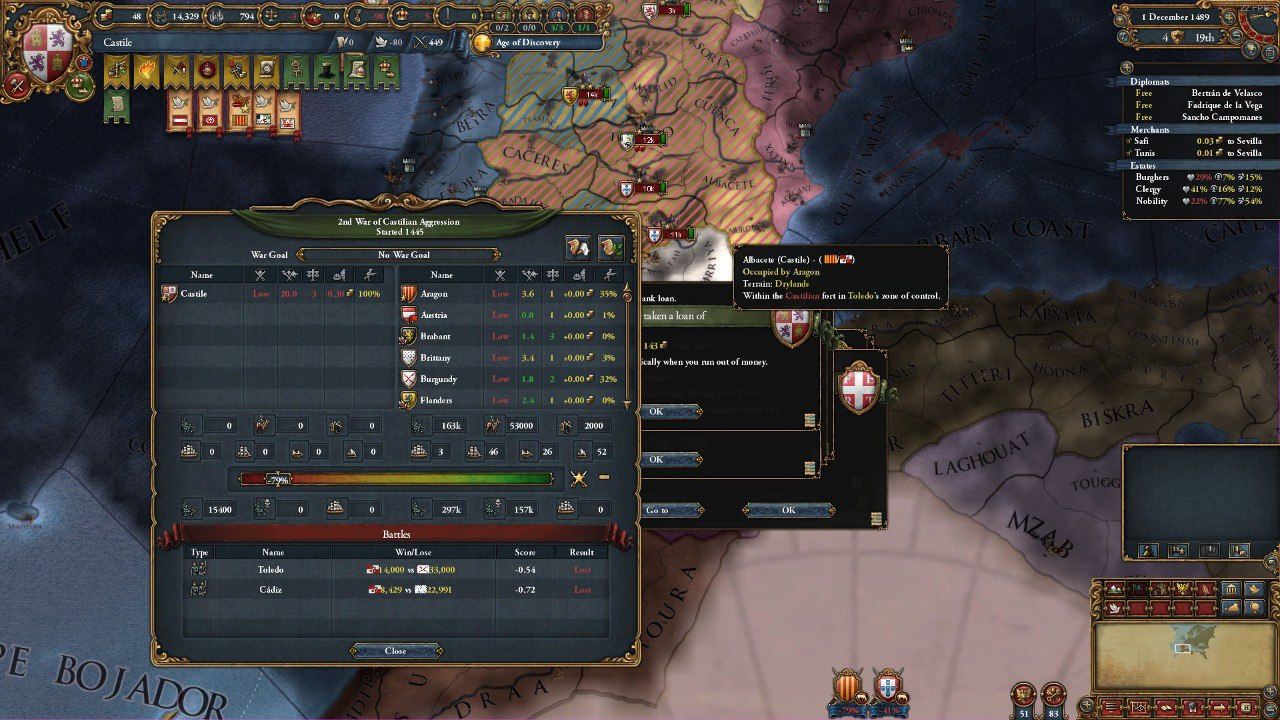Click the -79% war score progress bar

[395, 478]
